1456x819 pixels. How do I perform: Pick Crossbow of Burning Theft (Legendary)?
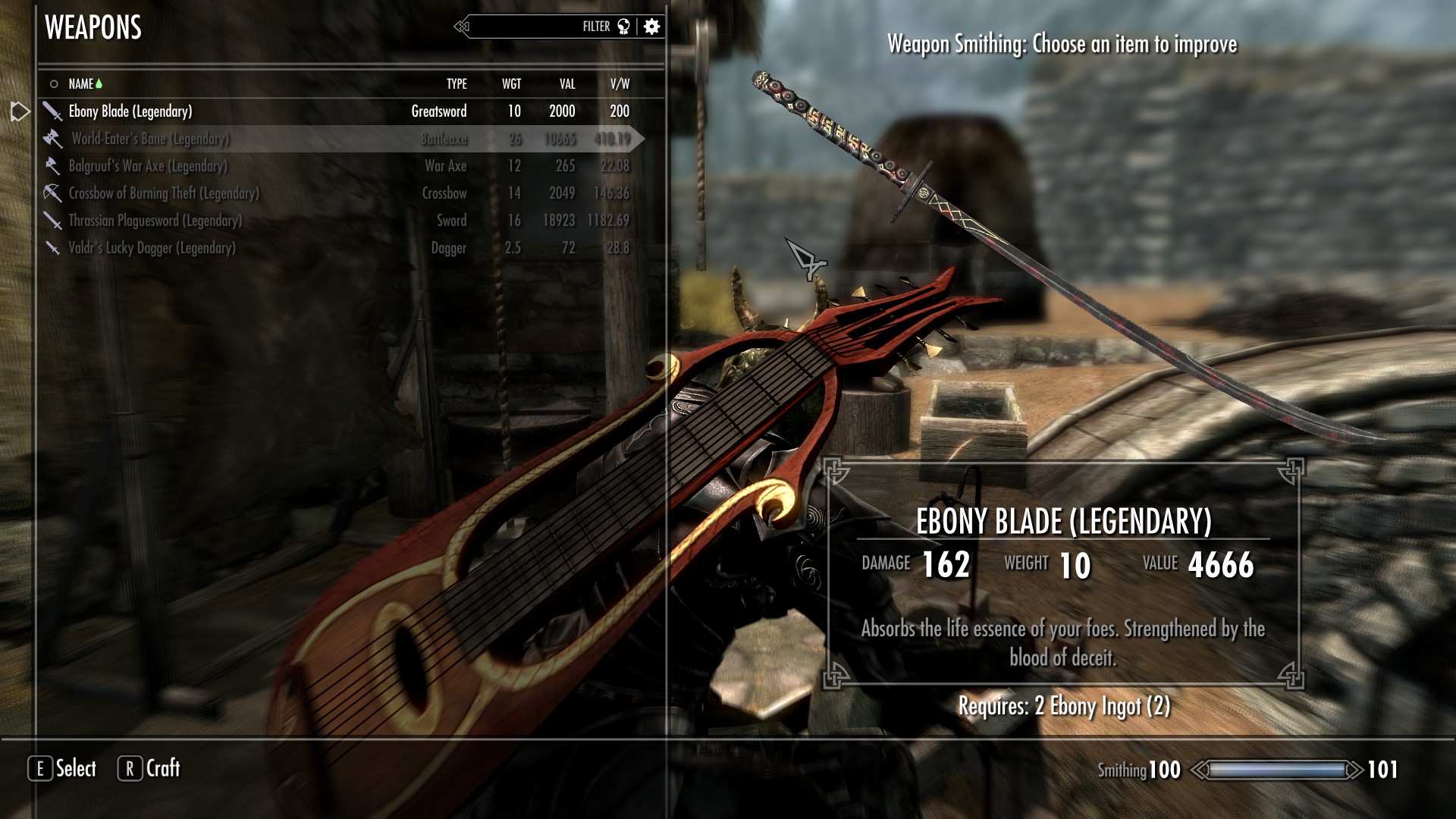point(164,193)
